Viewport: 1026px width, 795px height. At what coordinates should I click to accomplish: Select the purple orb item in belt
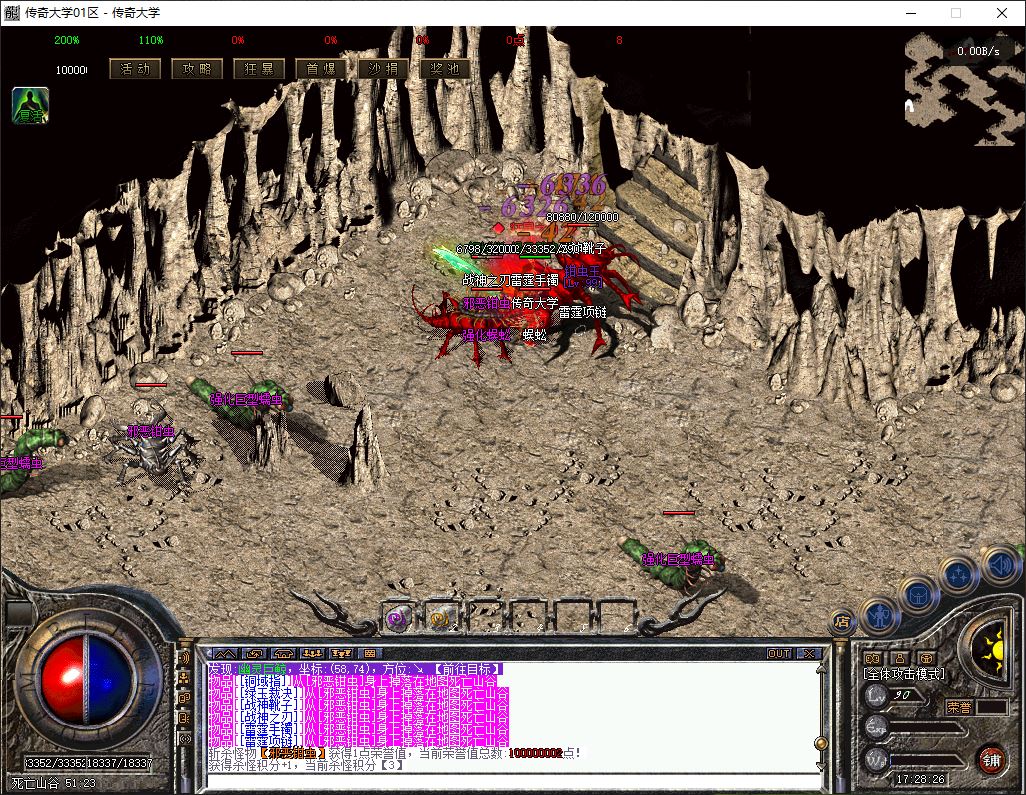[x=397, y=618]
